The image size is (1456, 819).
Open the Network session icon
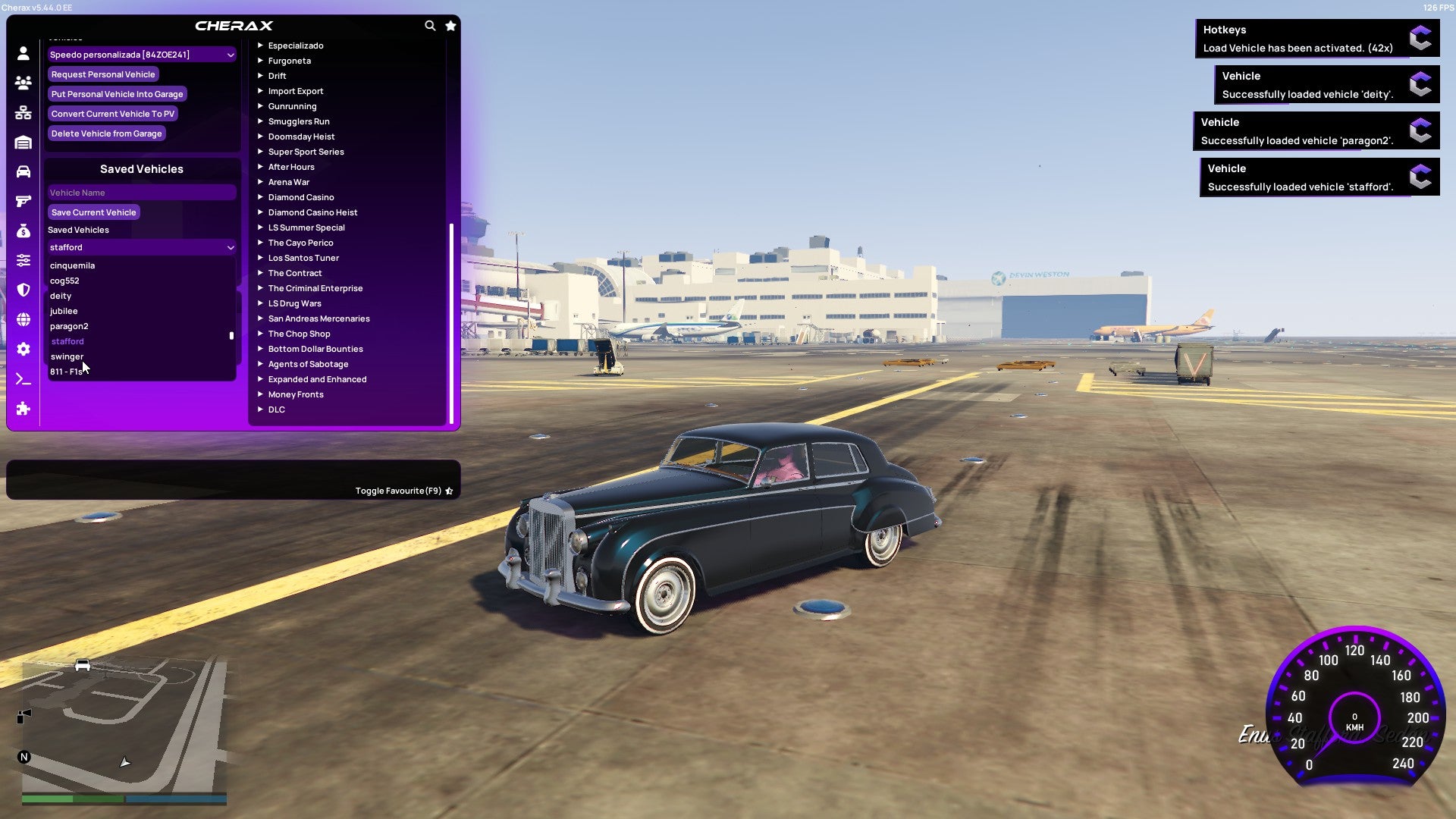(x=23, y=112)
